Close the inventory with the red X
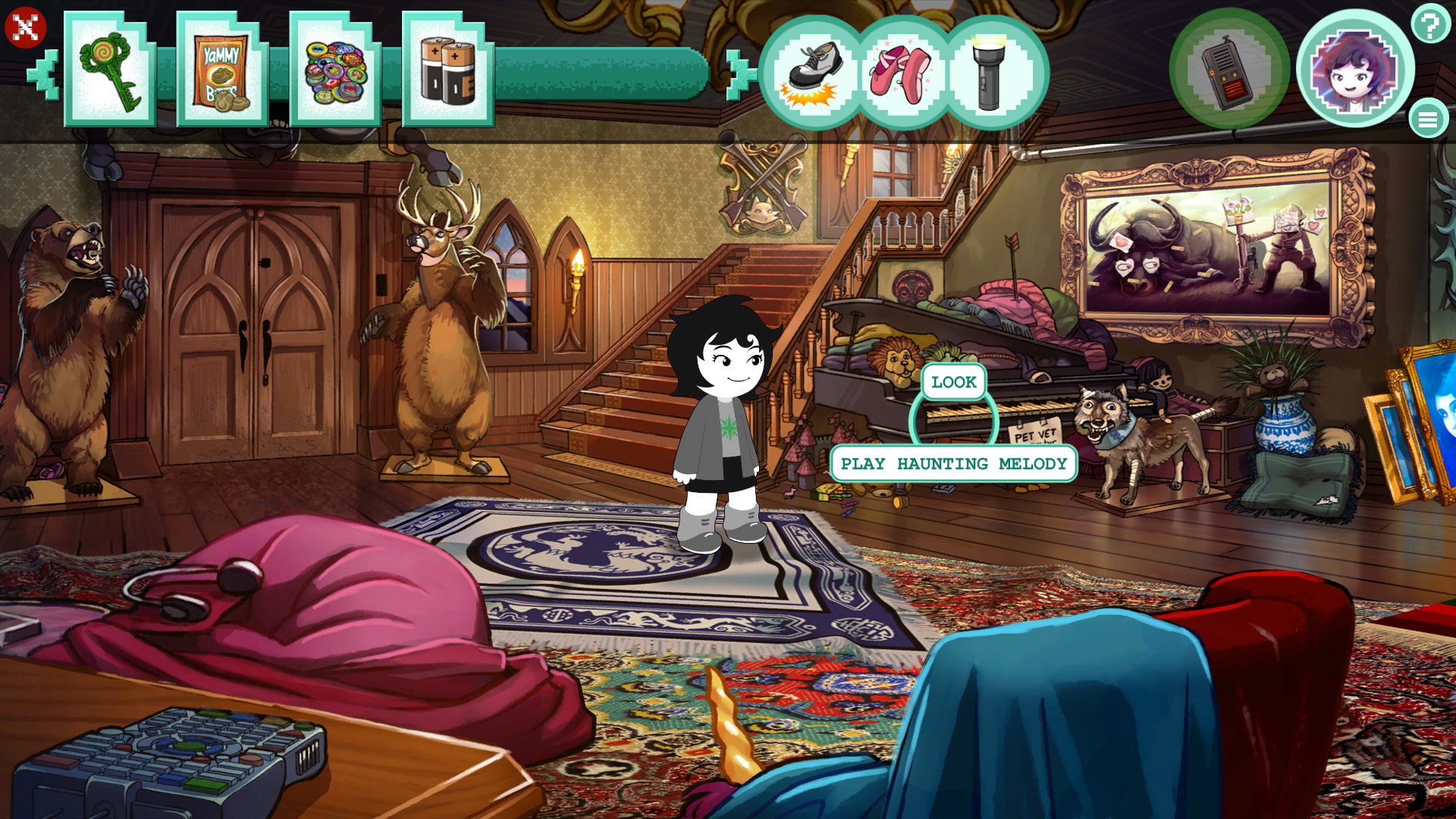The image size is (1456, 819). tap(26, 27)
